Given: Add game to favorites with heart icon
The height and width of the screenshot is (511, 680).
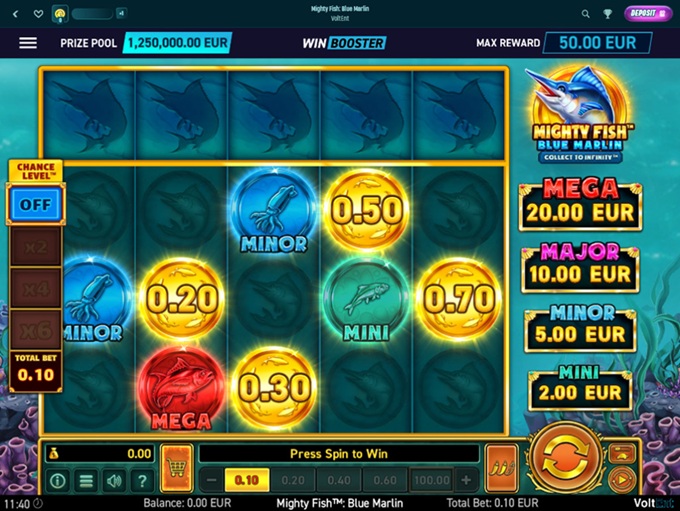Looking at the screenshot, I should coord(38,14).
